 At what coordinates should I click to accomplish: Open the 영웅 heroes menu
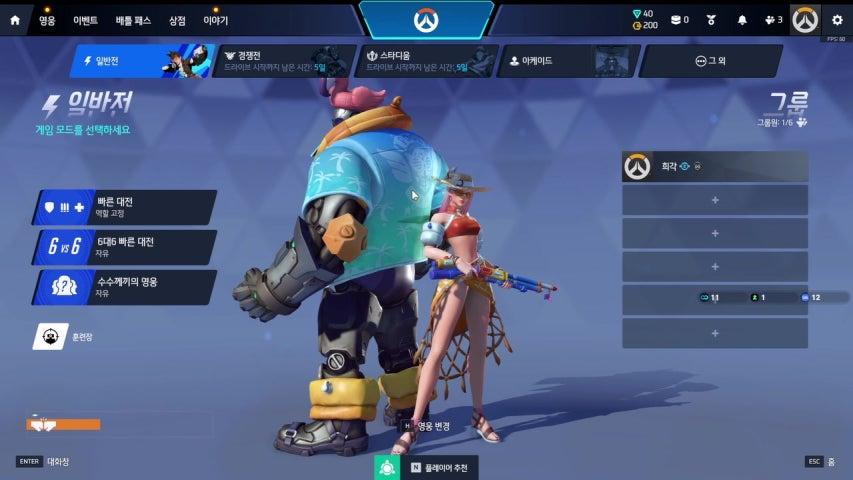point(47,20)
